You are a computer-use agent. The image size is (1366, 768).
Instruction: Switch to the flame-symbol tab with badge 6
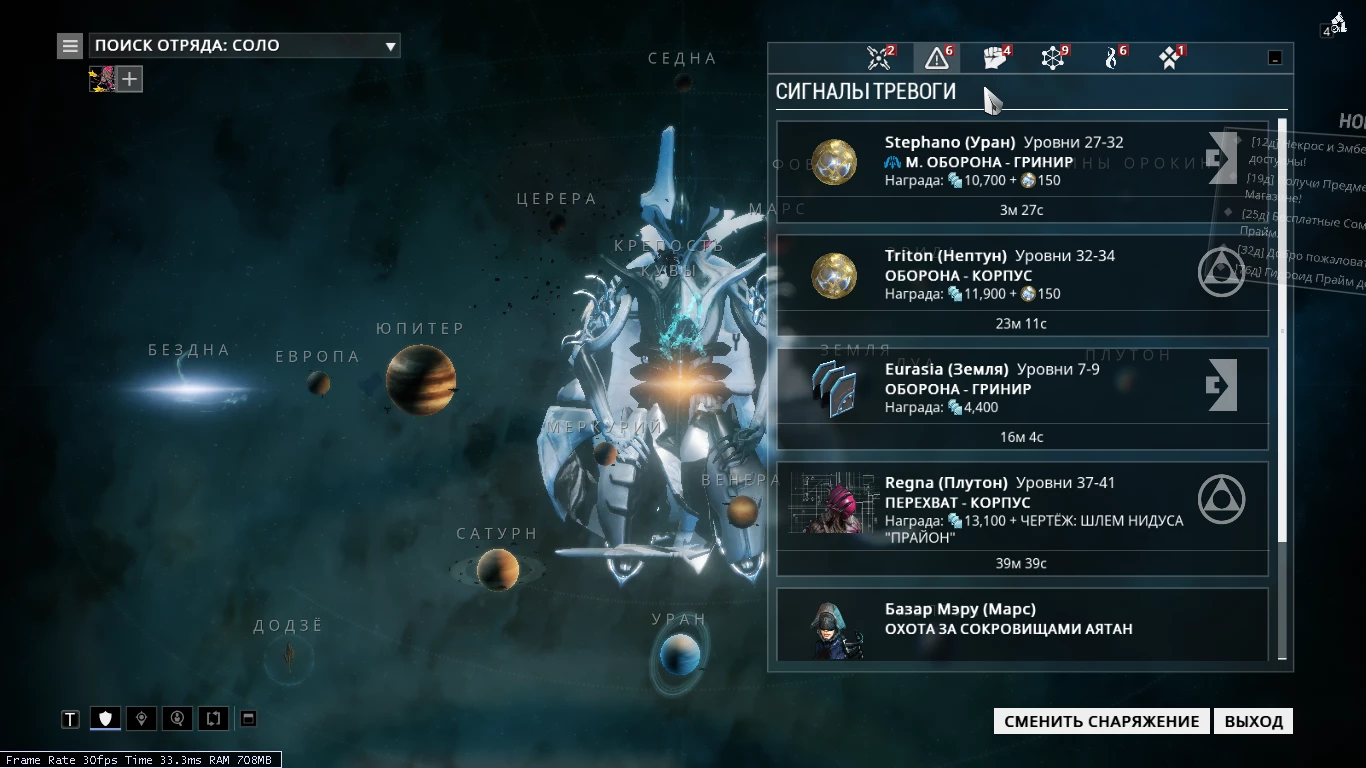pos(1111,58)
